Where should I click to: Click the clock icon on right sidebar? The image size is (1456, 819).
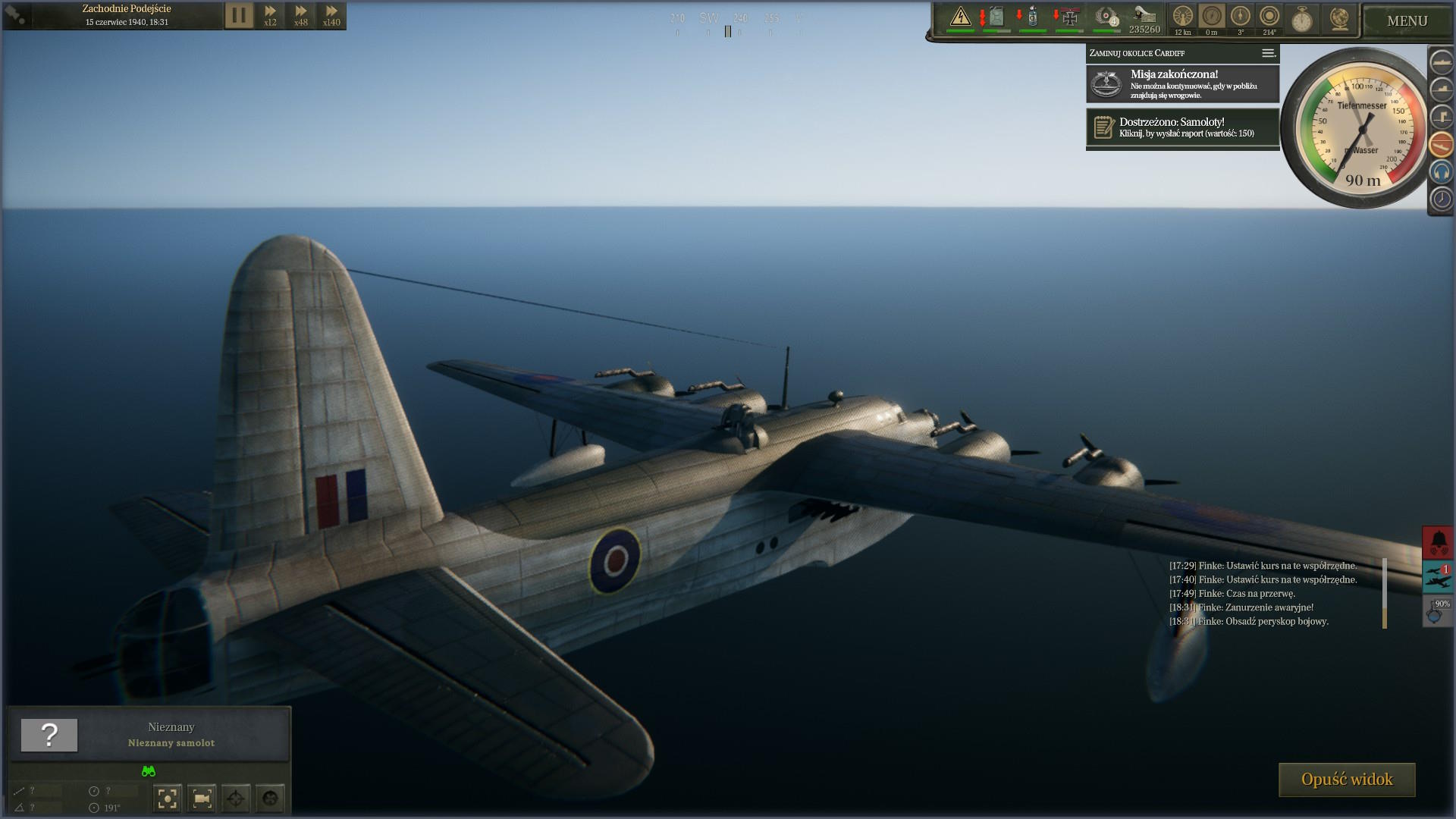[x=1441, y=199]
